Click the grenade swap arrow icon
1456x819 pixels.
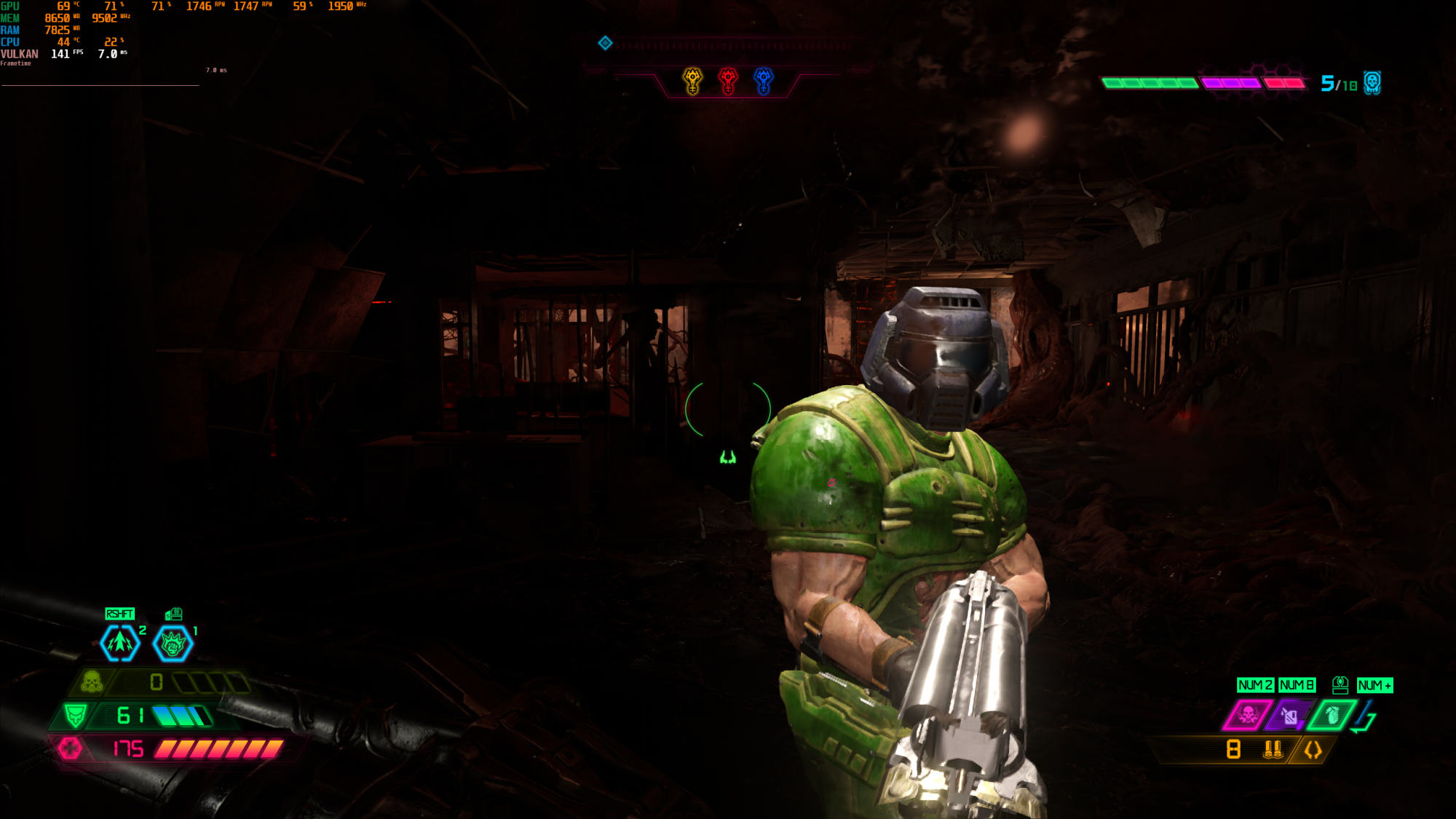tap(1365, 716)
